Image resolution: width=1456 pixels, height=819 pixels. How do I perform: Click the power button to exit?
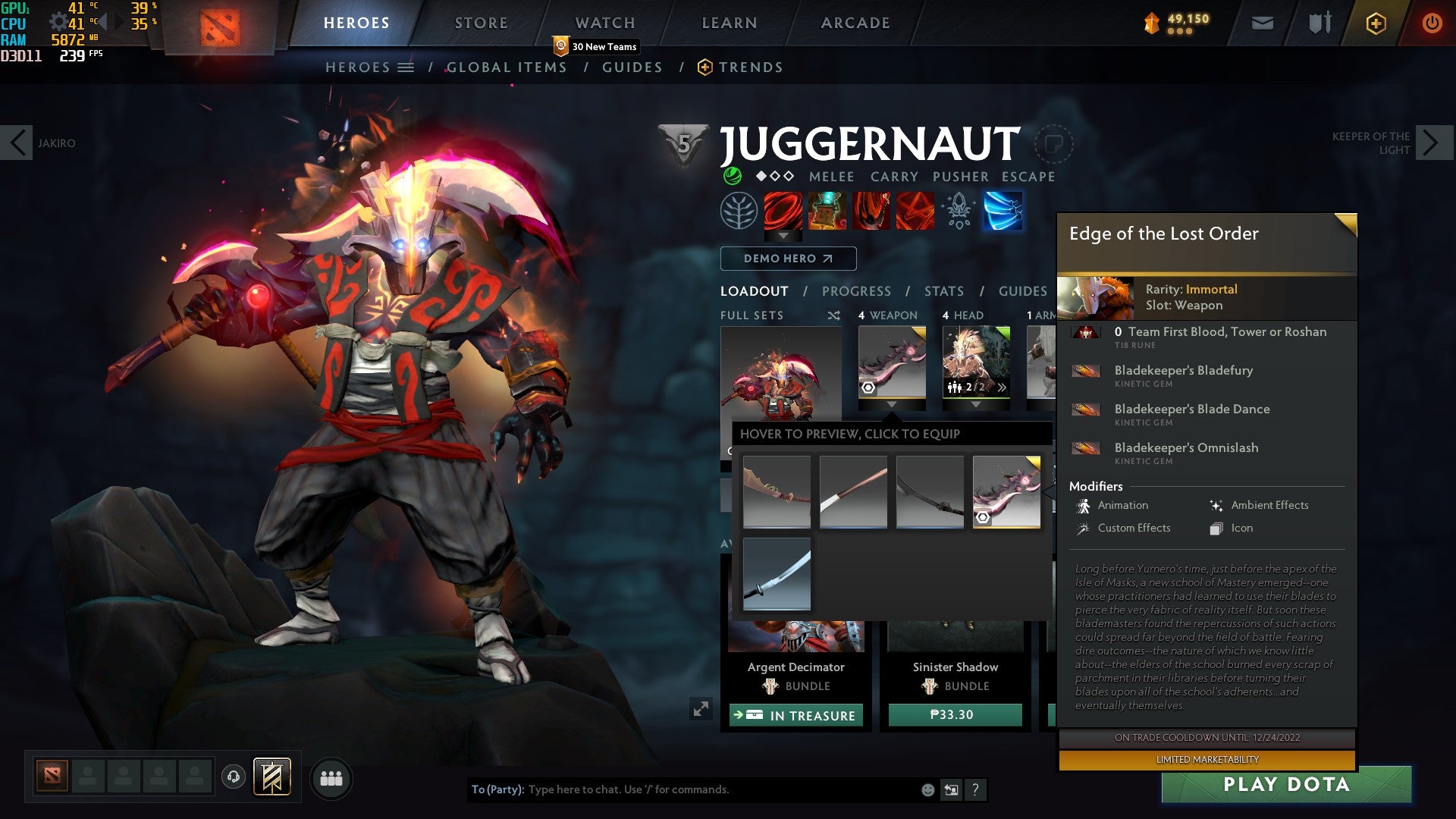(x=1433, y=23)
